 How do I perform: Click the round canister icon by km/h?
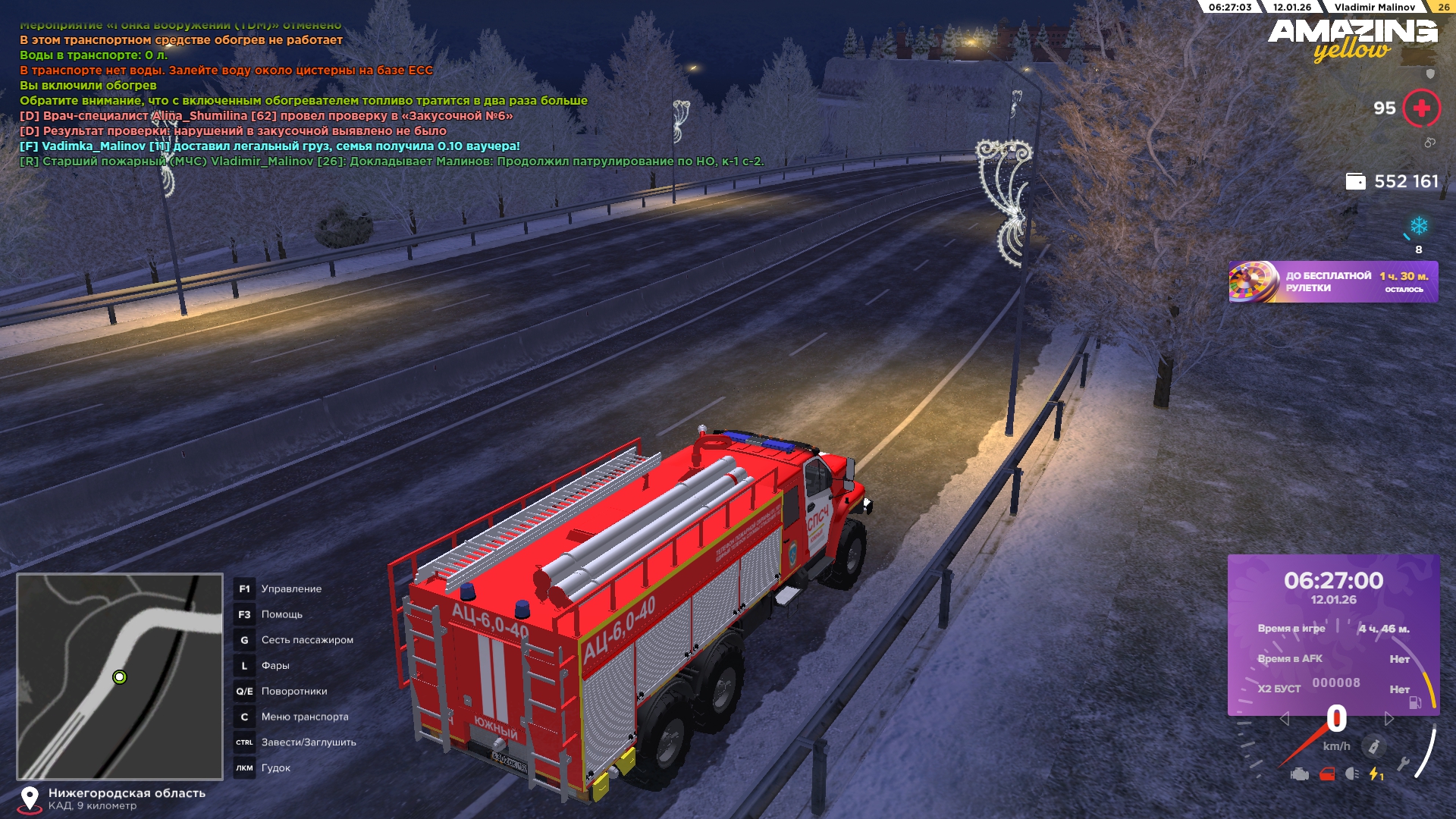1373,747
